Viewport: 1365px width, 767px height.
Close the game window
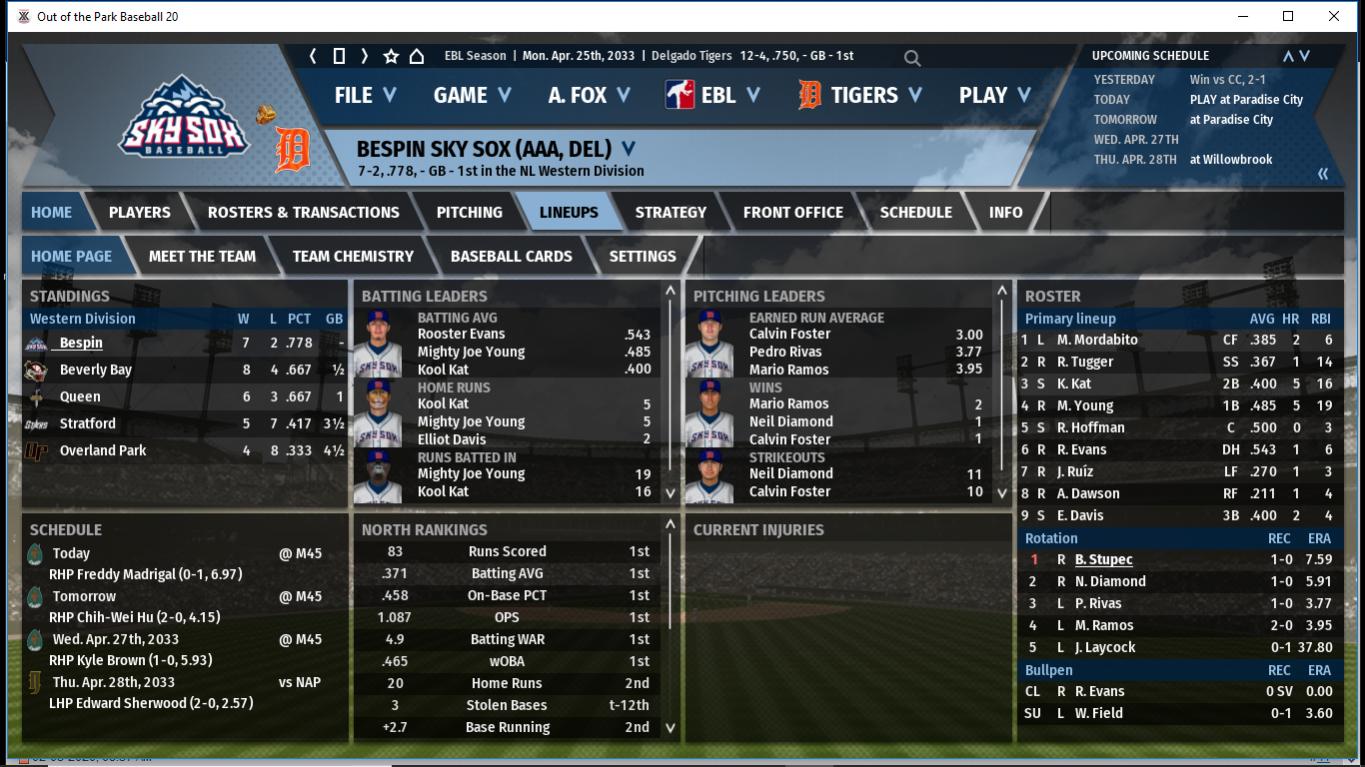tap(1333, 16)
